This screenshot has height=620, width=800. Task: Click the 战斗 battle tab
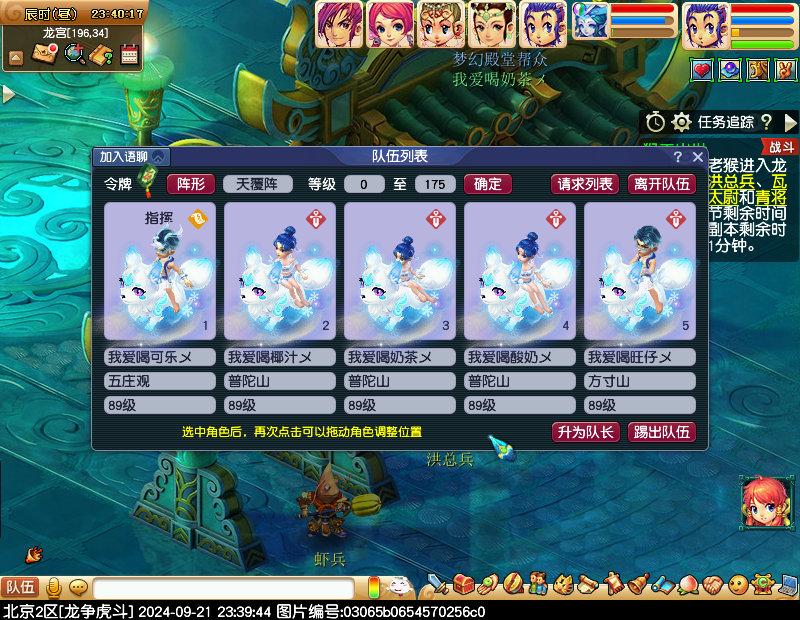[x=781, y=146]
